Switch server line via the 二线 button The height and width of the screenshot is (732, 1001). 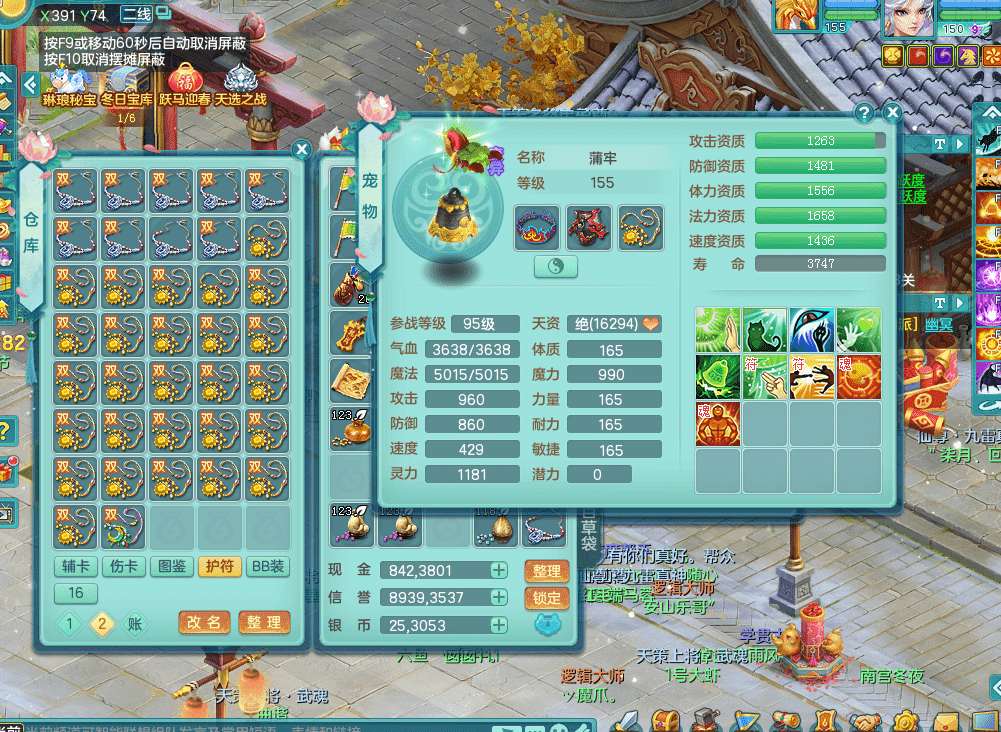pos(136,15)
